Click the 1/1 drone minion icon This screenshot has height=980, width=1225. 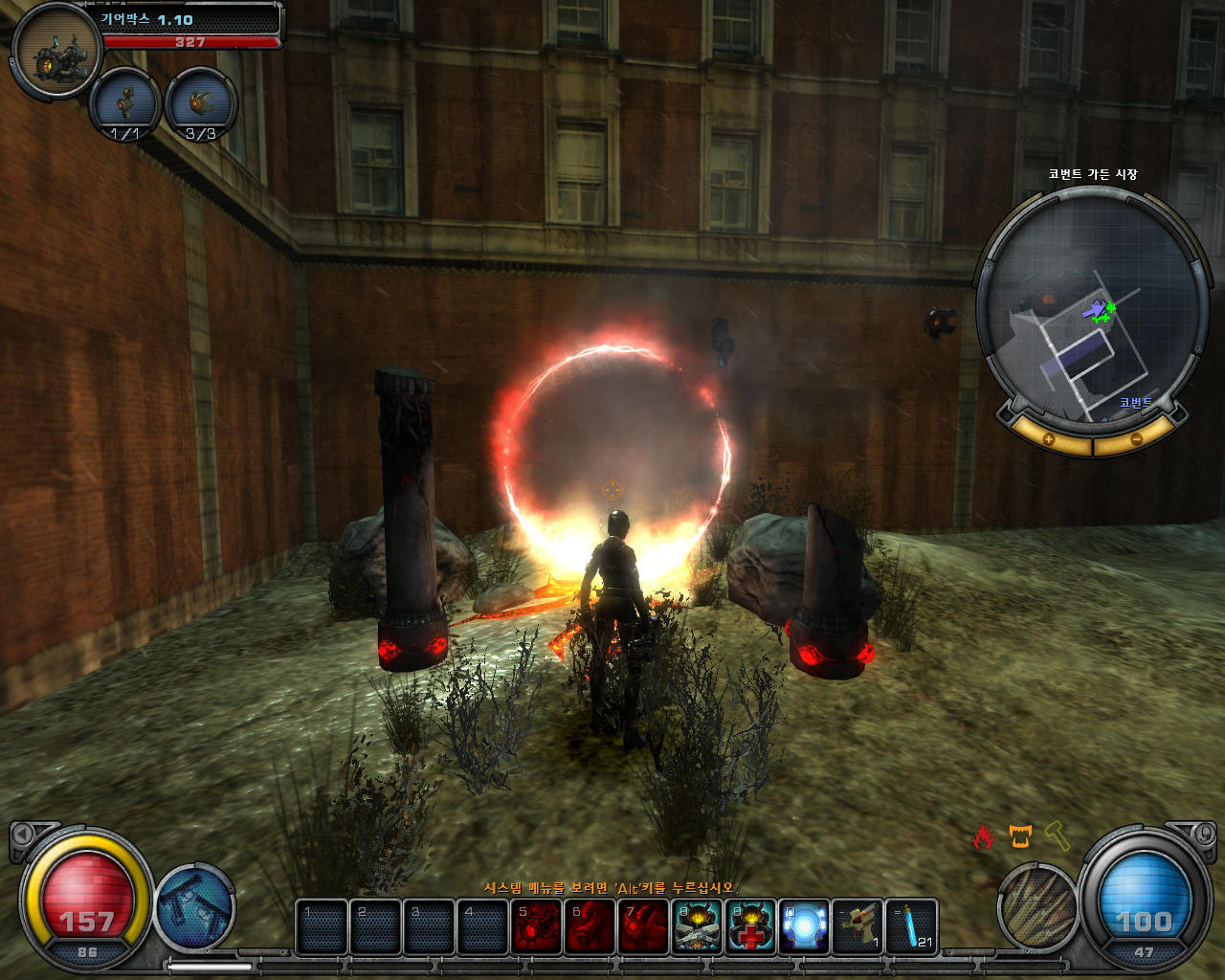125,103
